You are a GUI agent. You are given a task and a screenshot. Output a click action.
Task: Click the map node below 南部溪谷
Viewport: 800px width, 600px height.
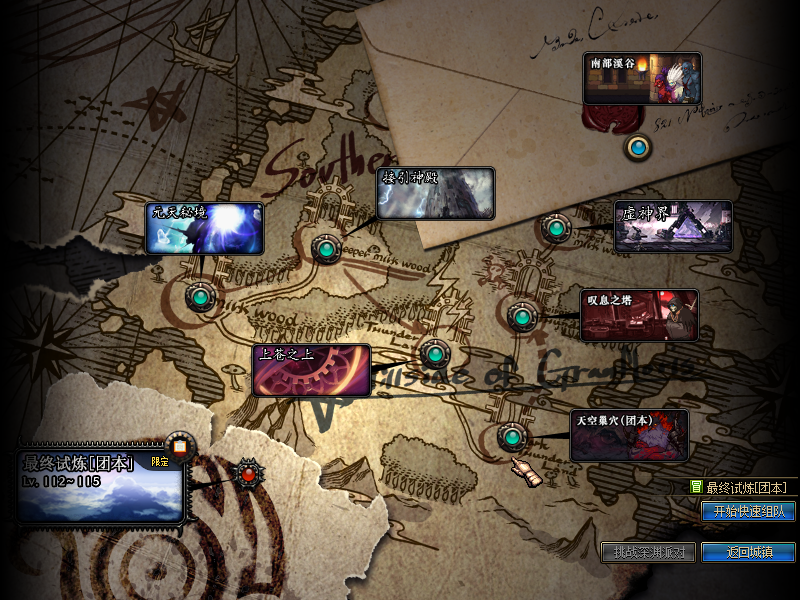638,149
